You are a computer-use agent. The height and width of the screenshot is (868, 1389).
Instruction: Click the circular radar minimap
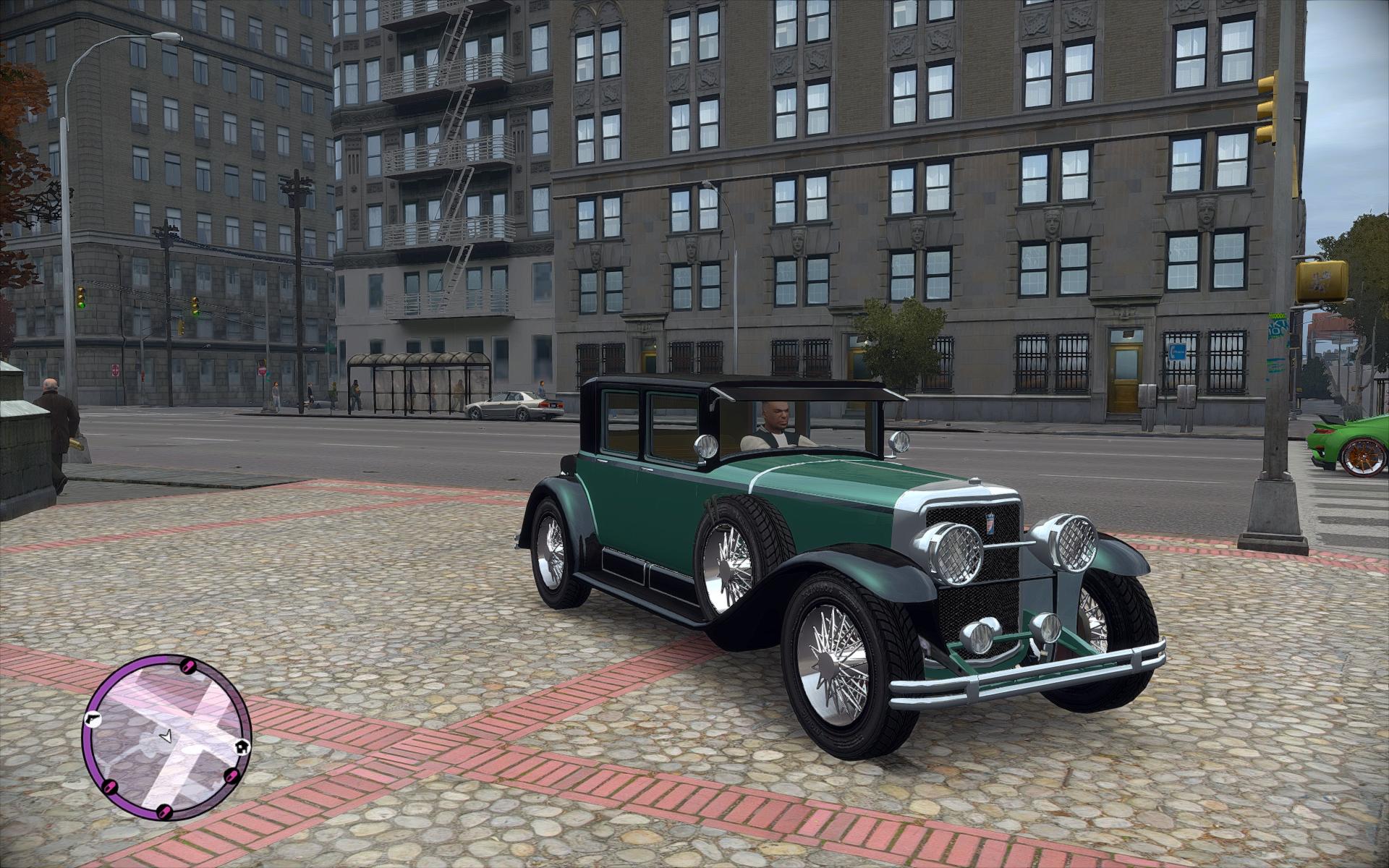point(166,737)
